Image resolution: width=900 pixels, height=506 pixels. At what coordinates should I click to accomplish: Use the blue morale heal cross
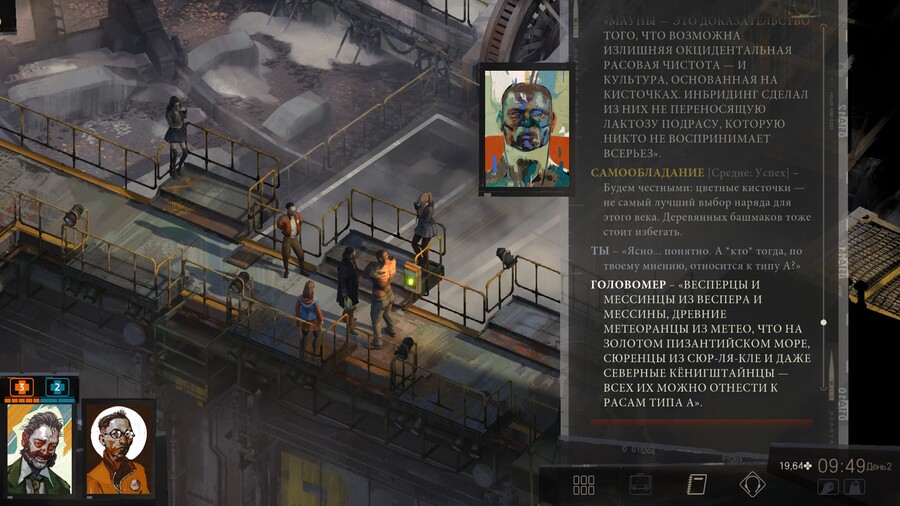pos(57,387)
